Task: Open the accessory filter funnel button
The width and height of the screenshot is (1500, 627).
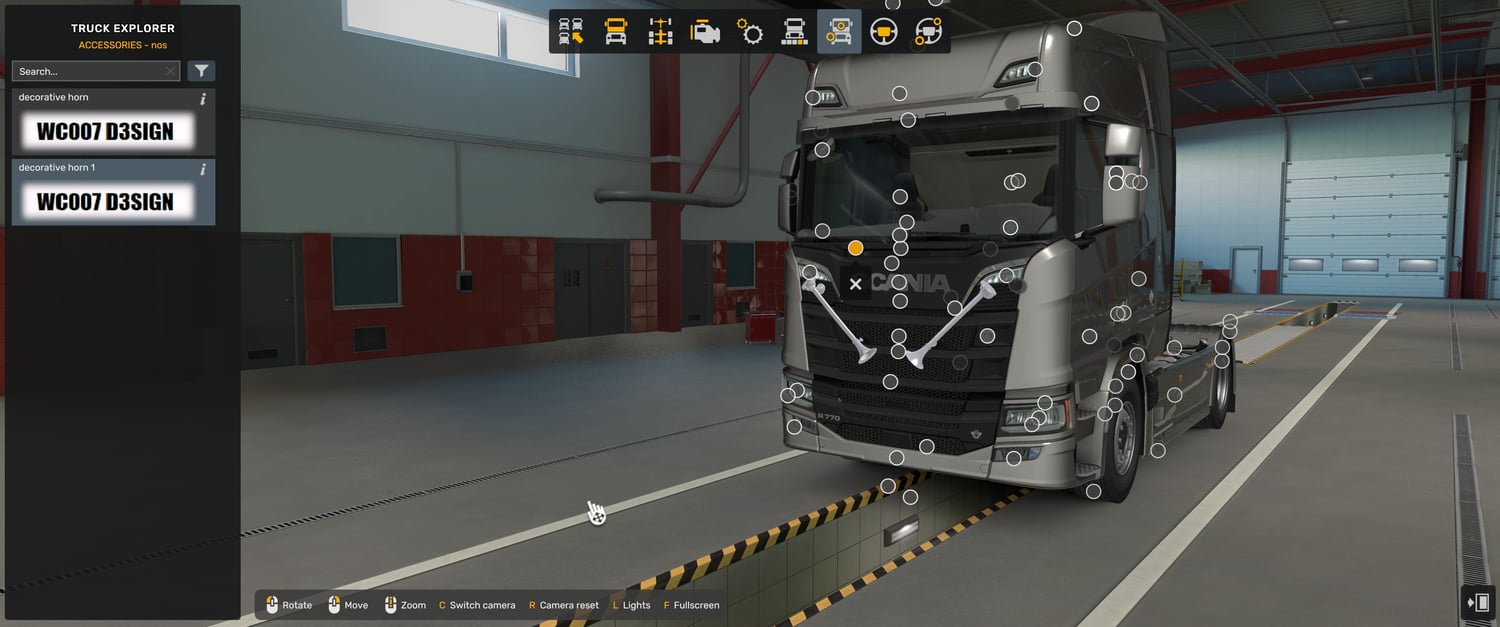Action: click(201, 71)
